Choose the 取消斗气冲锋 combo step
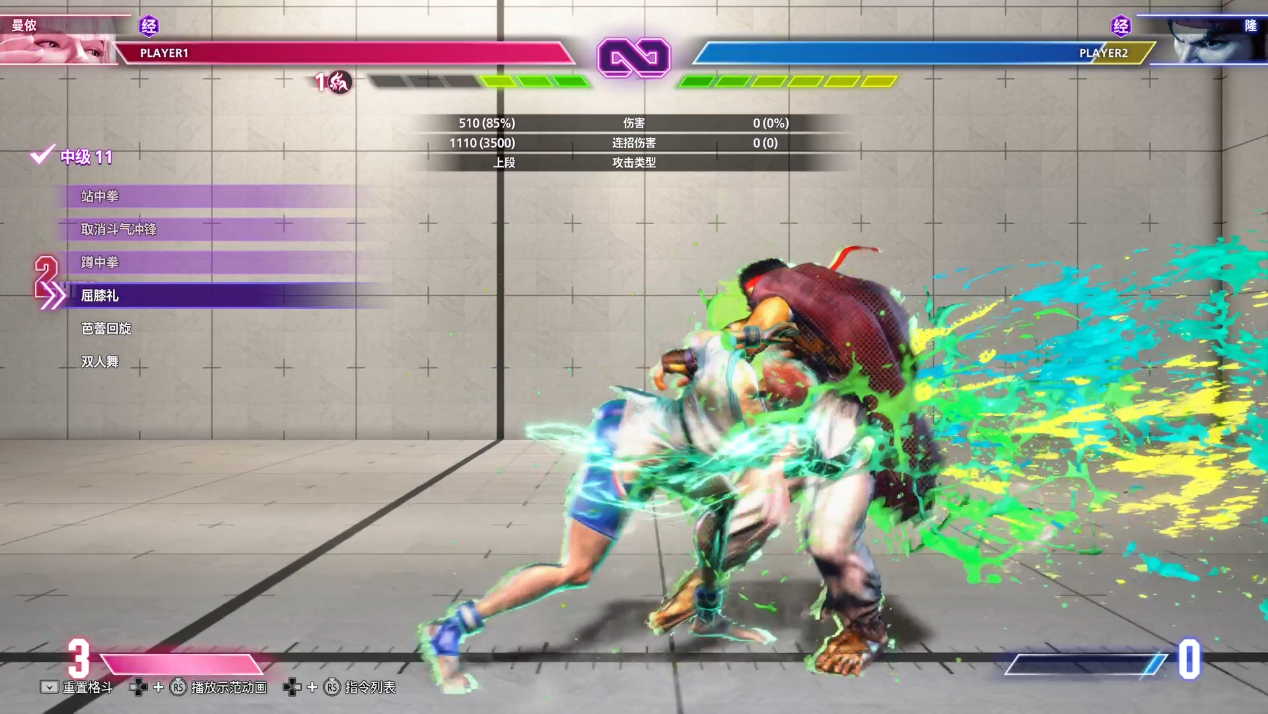 [x=119, y=230]
